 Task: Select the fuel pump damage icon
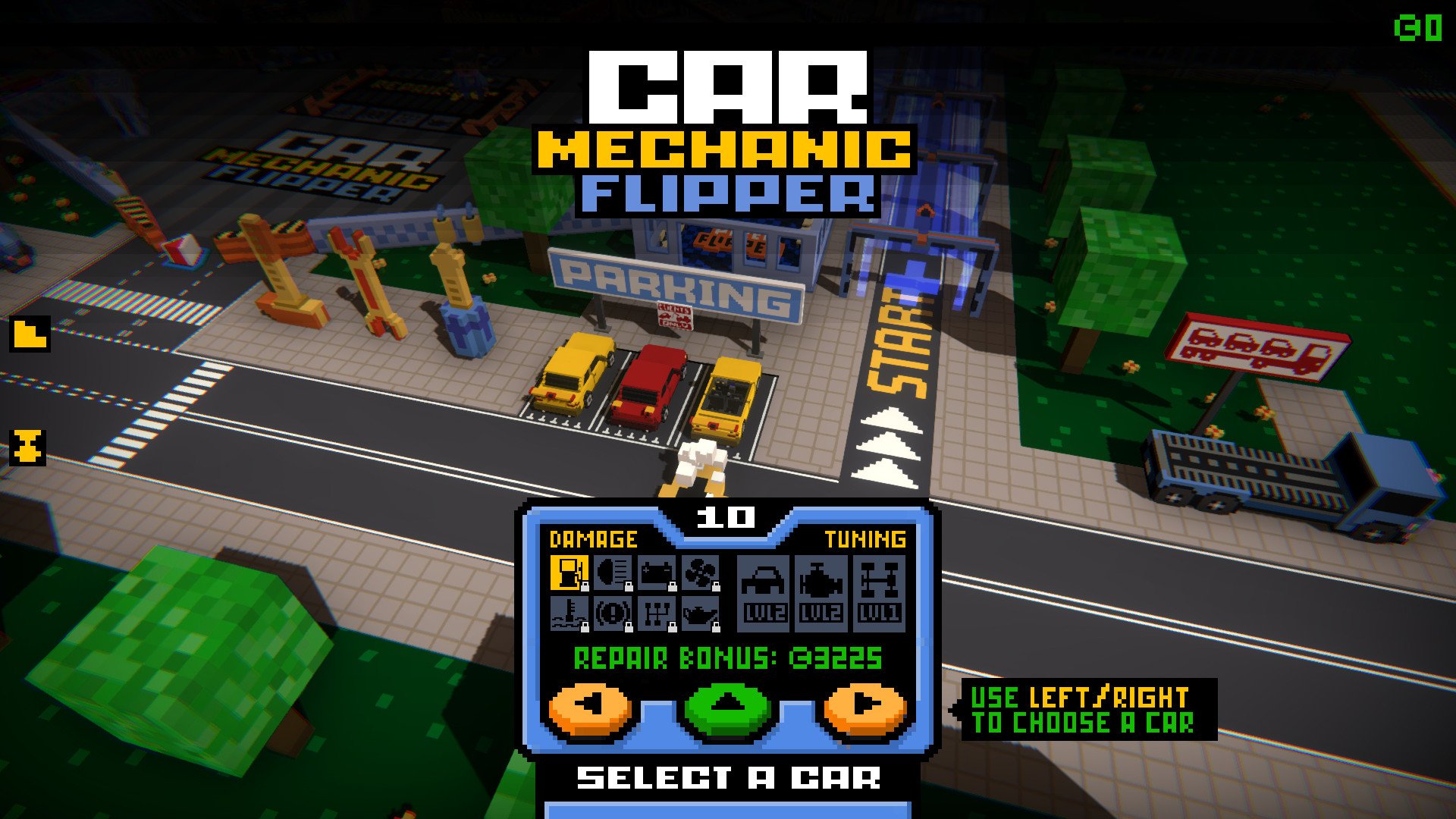[569, 574]
